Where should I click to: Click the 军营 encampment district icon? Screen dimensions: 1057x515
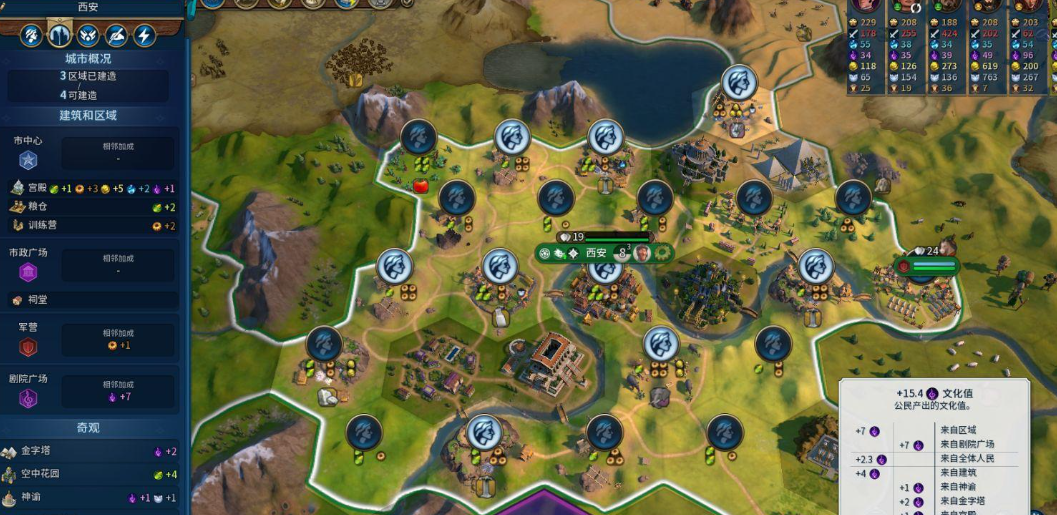click(28, 347)
